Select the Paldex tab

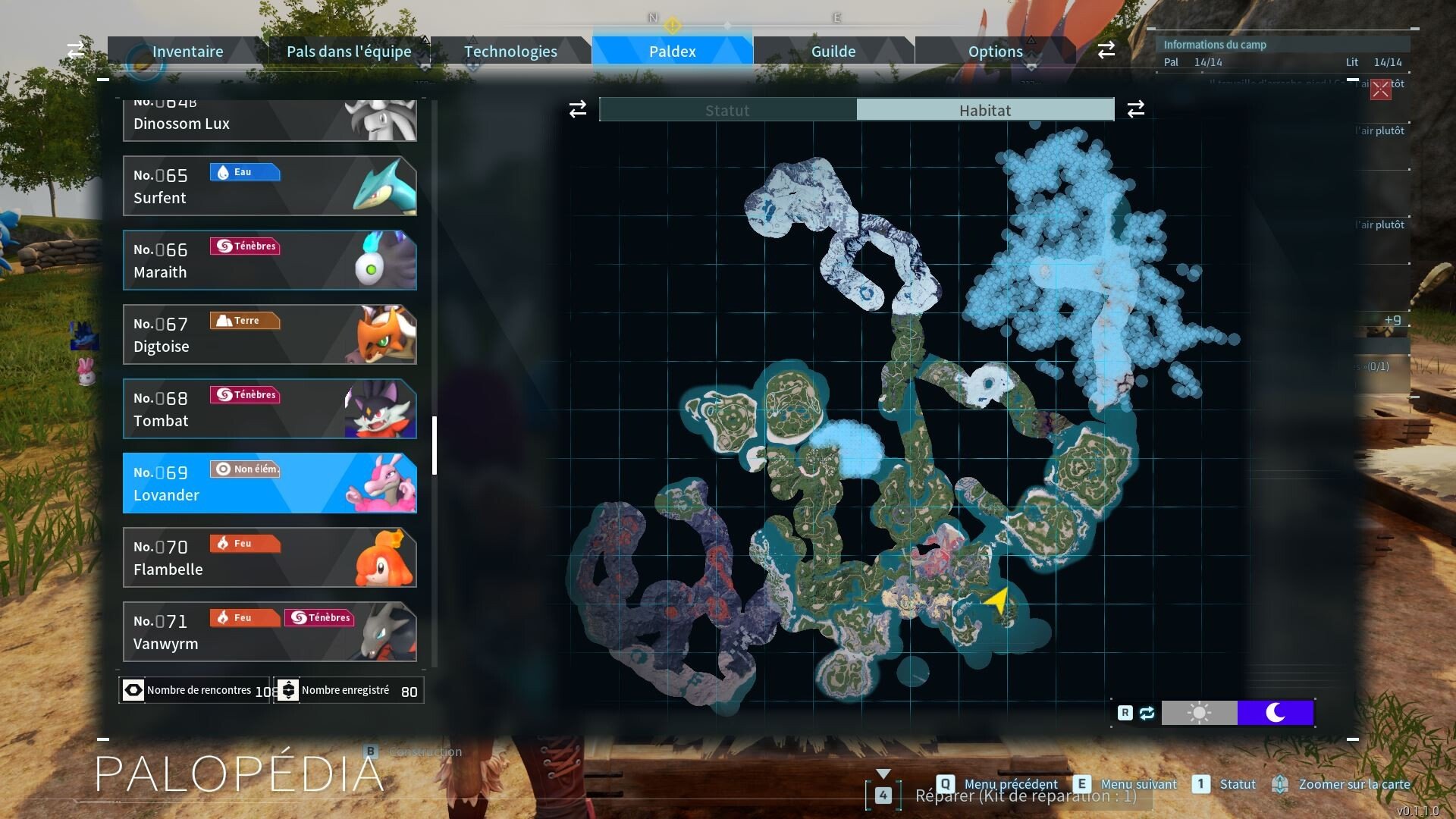pyautogui.click(x=672, y=52)
